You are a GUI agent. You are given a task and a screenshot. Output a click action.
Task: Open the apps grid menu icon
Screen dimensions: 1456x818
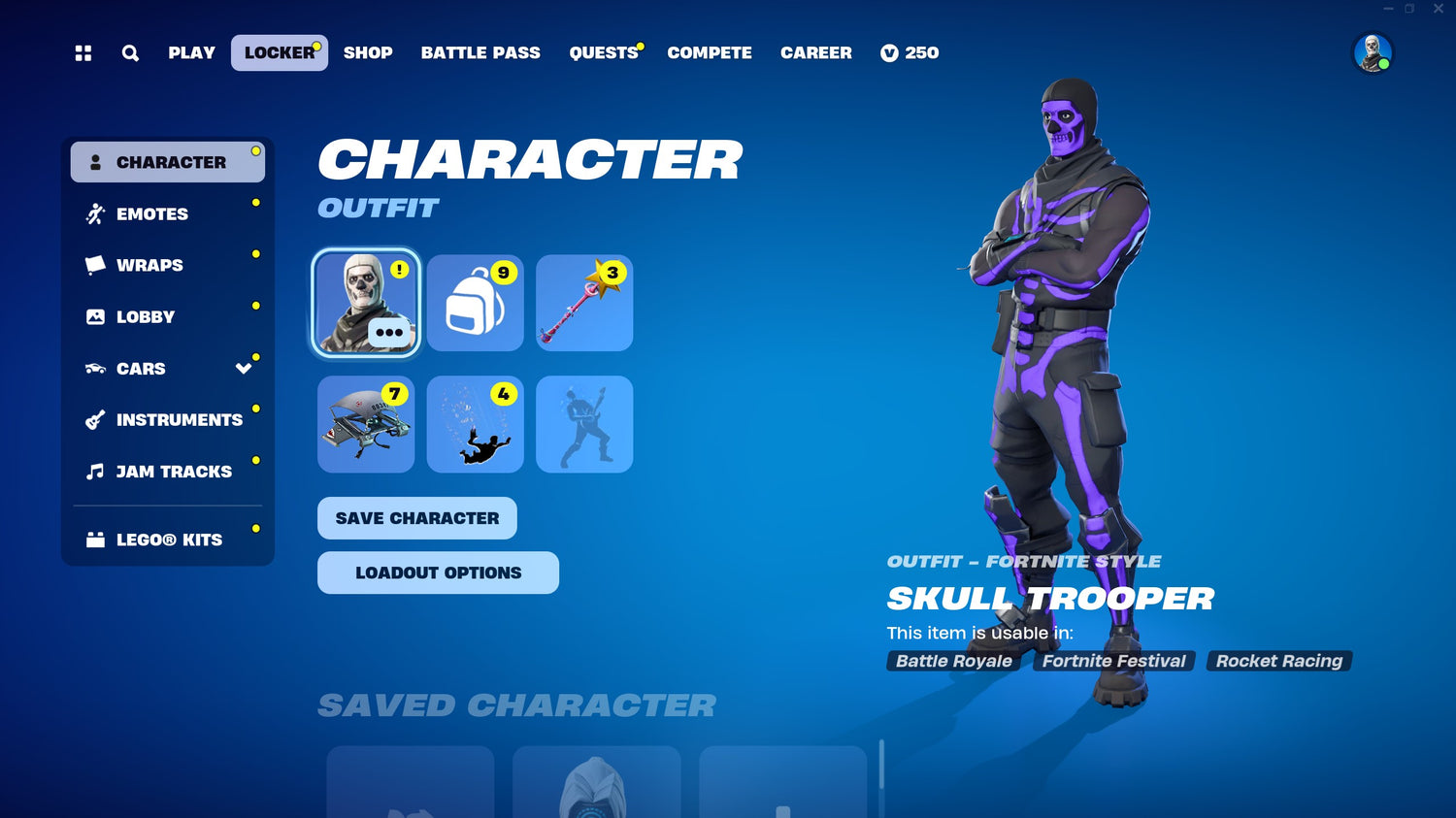[82, 53]
